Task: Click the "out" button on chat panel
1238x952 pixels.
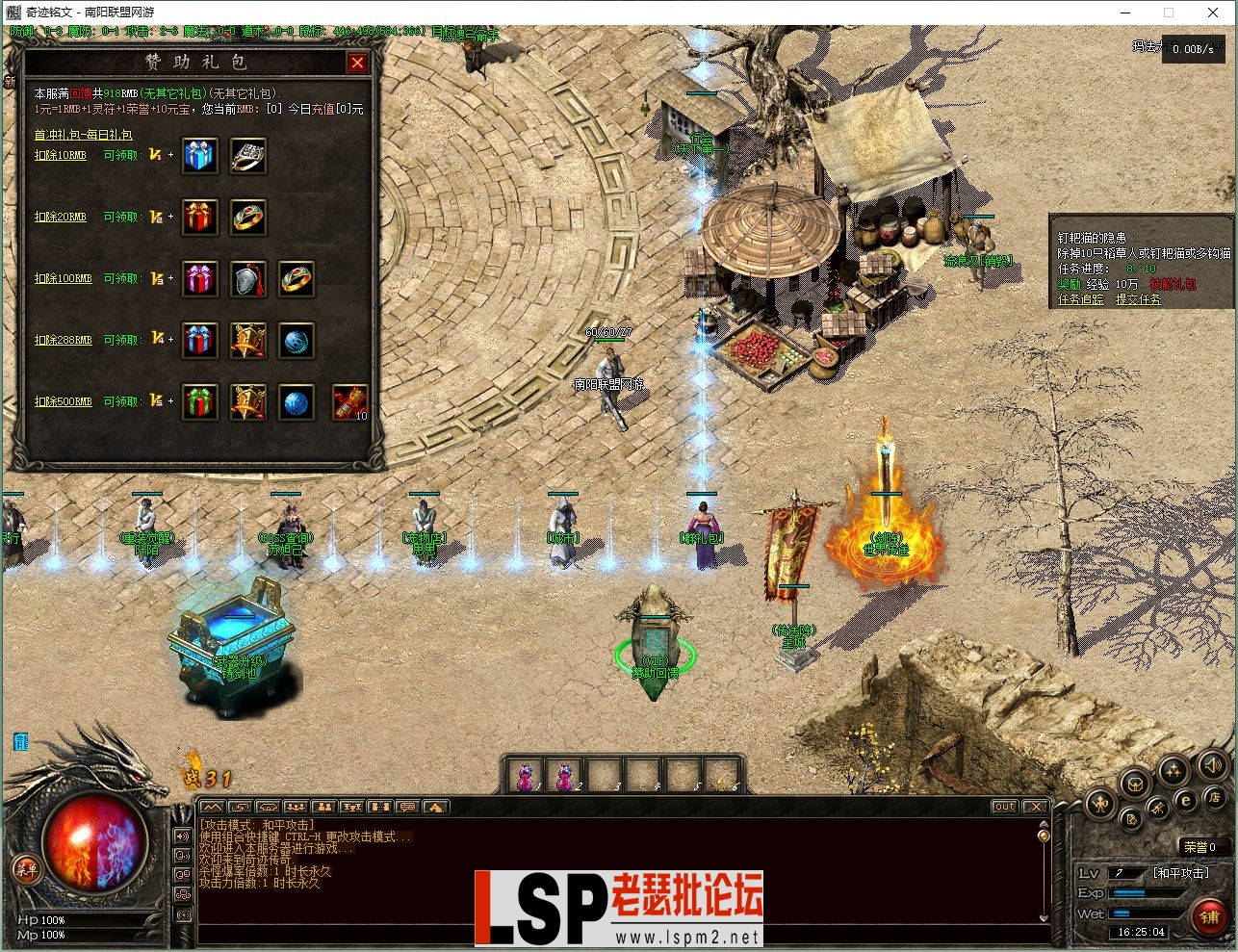Action: point(1004,807)
